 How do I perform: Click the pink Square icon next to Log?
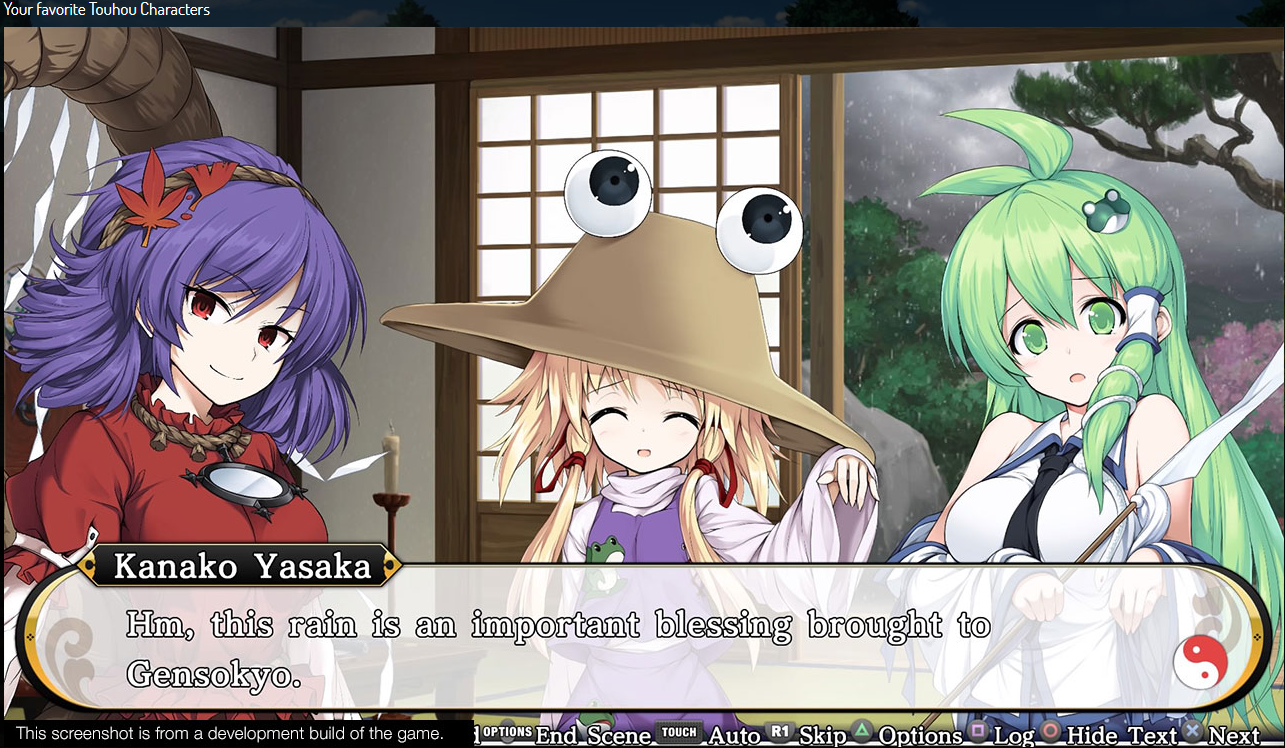click(x=976, y=732)
